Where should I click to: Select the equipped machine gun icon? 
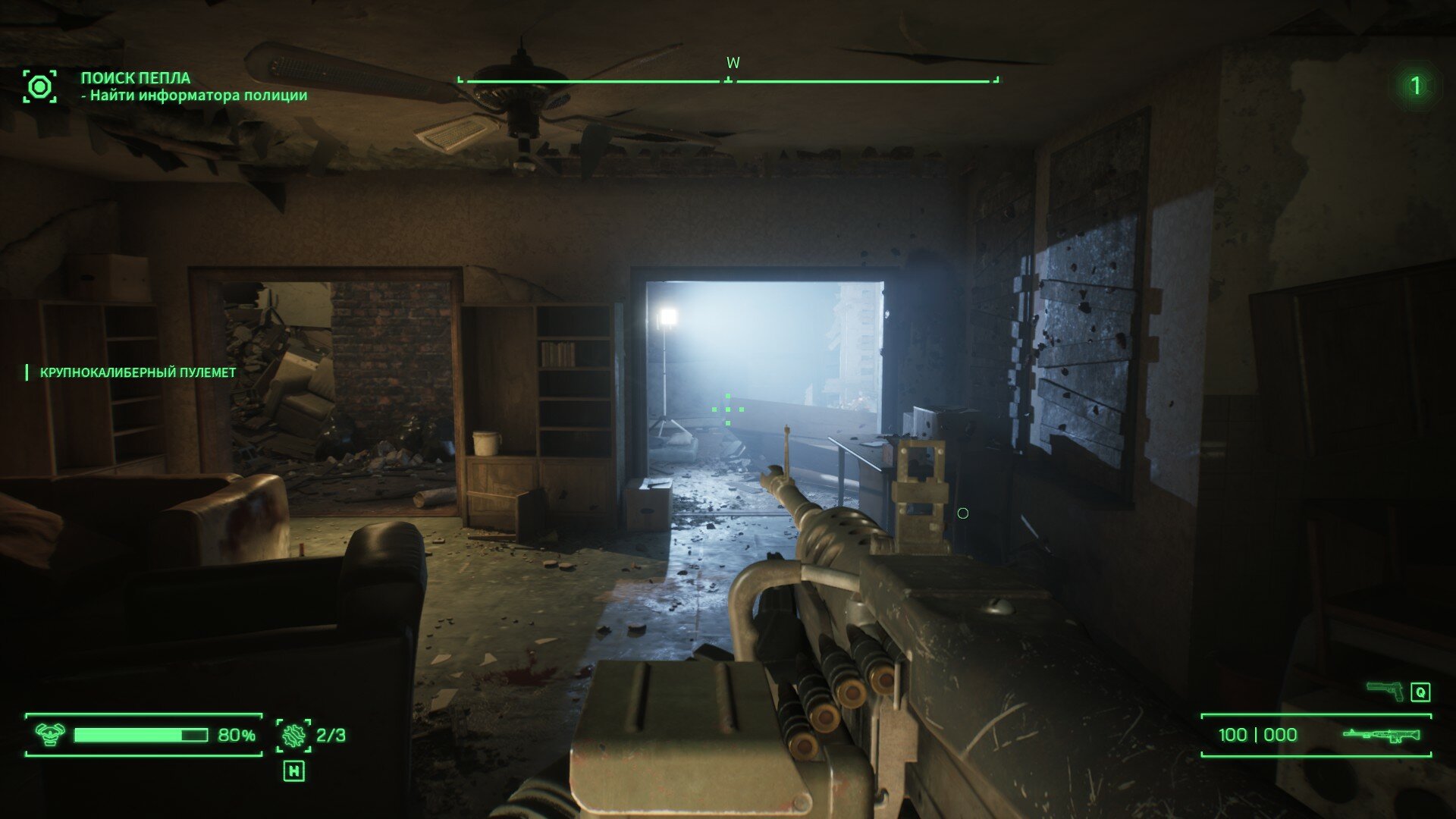pos(1382,735)
